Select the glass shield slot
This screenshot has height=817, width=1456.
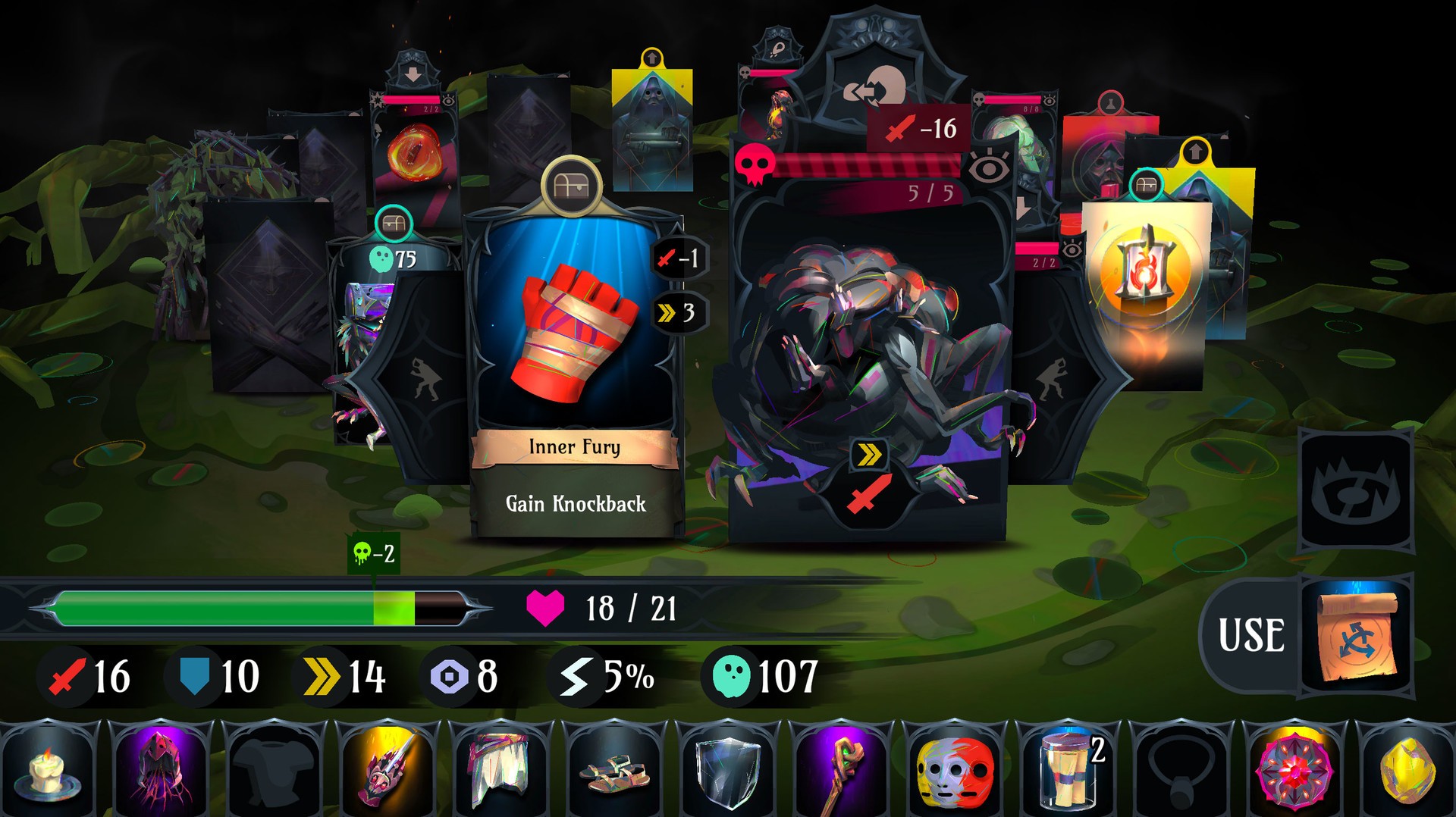click(x=726, y=769)
